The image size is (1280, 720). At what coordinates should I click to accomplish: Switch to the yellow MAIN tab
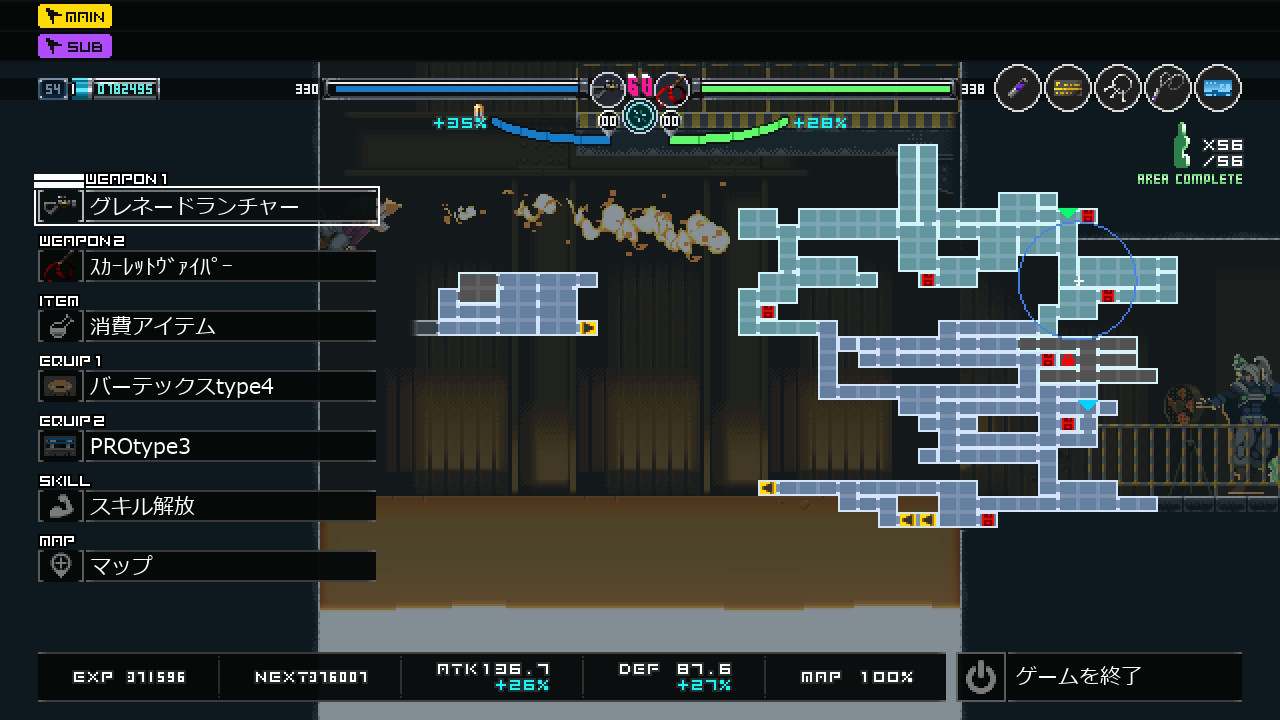tap(75, 16)
